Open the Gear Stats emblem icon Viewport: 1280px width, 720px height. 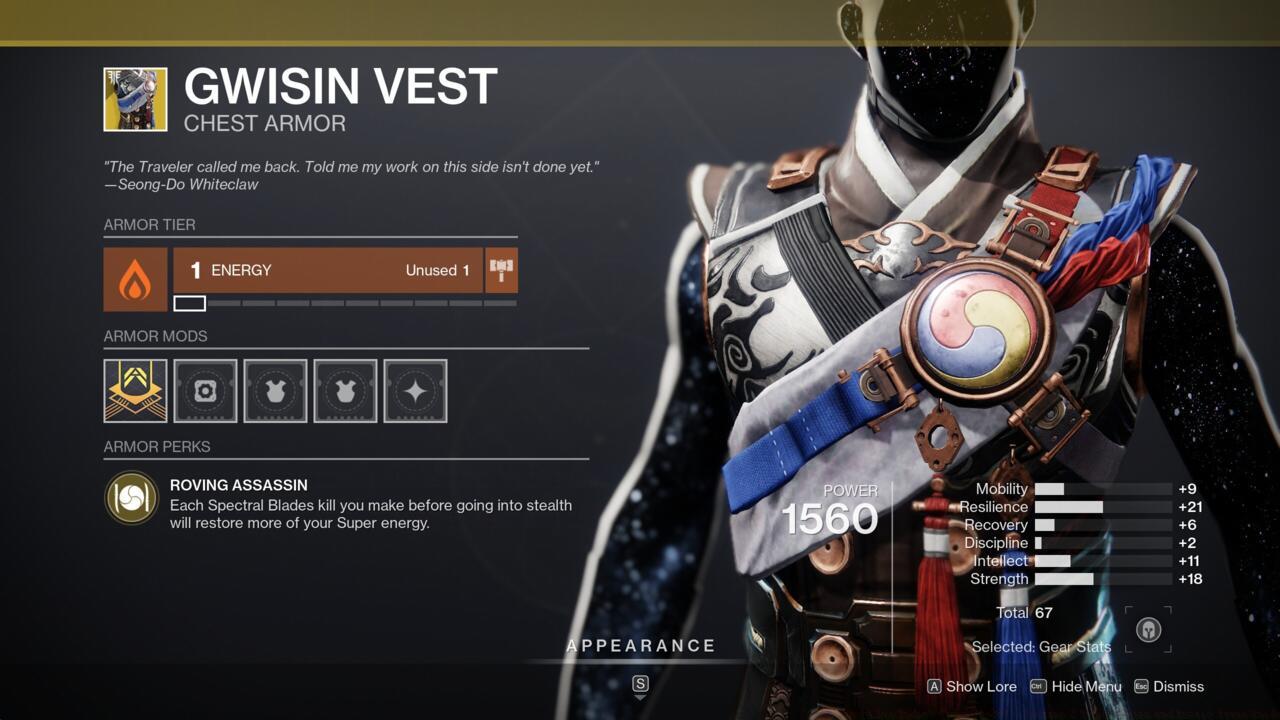click(1148, 631)
